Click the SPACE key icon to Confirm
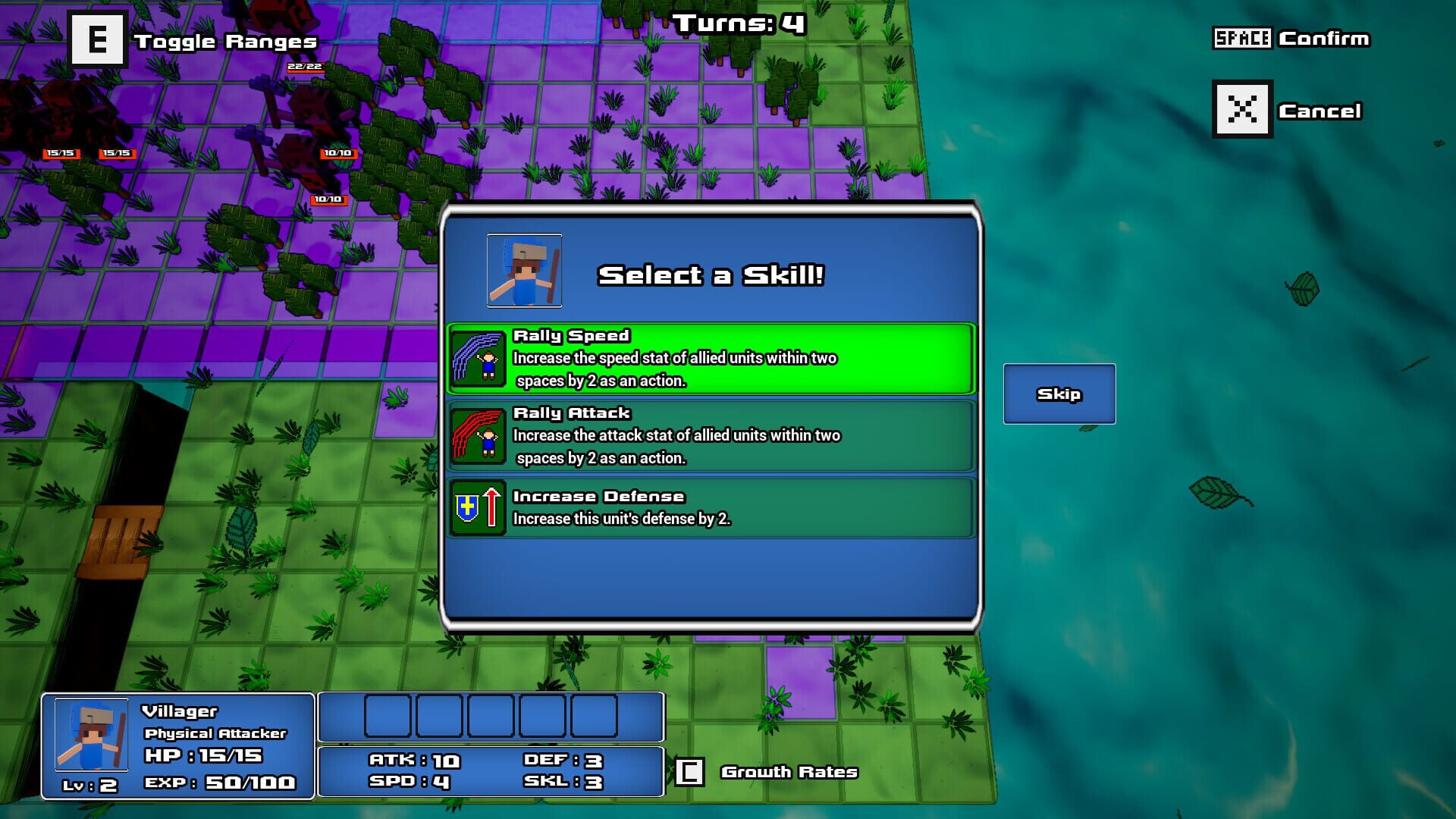 [1242, 39]
